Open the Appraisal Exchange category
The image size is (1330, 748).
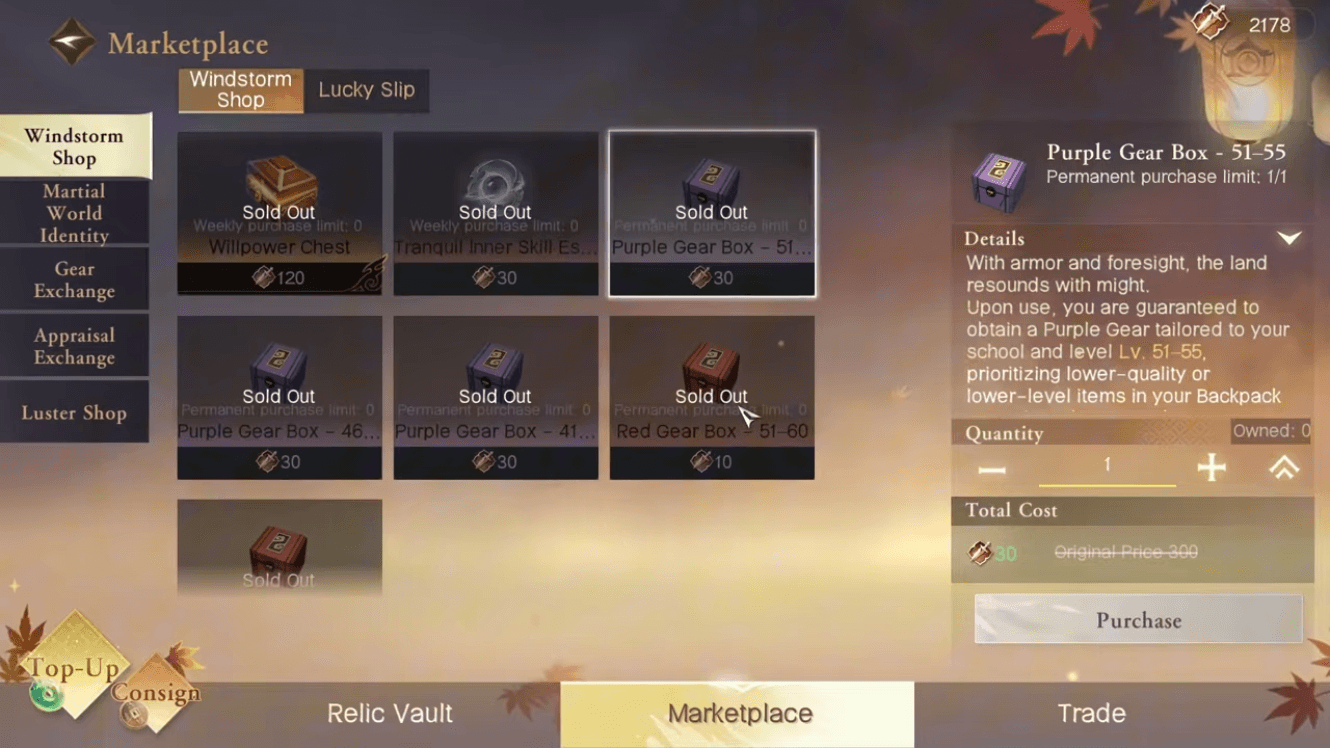click(x=74, y=346)
